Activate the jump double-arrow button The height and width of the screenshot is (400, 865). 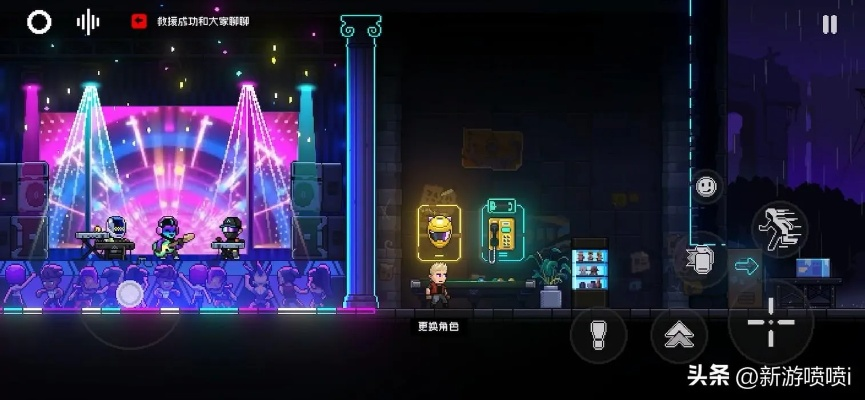point(680,336)
